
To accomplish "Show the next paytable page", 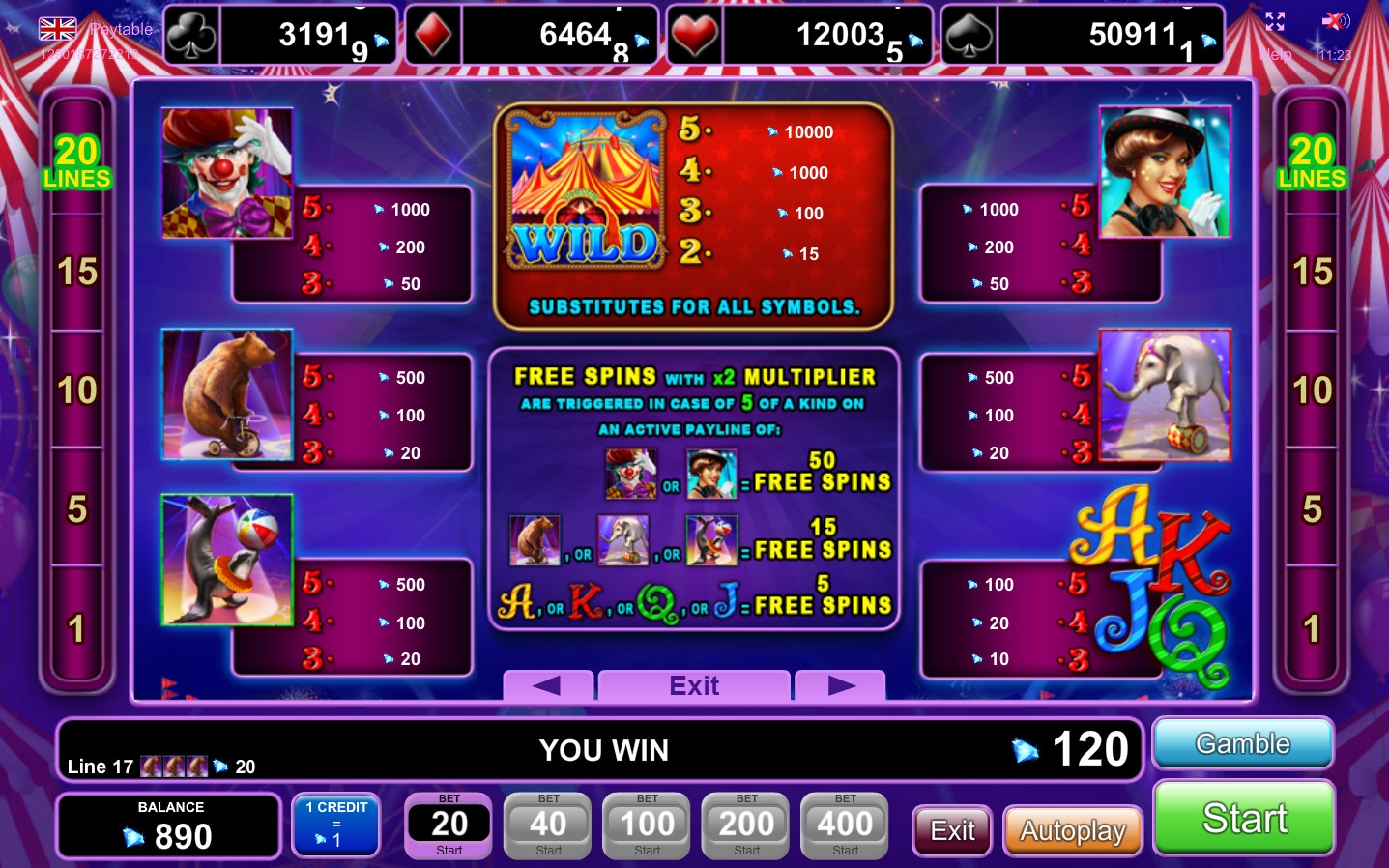I will 840,685.
